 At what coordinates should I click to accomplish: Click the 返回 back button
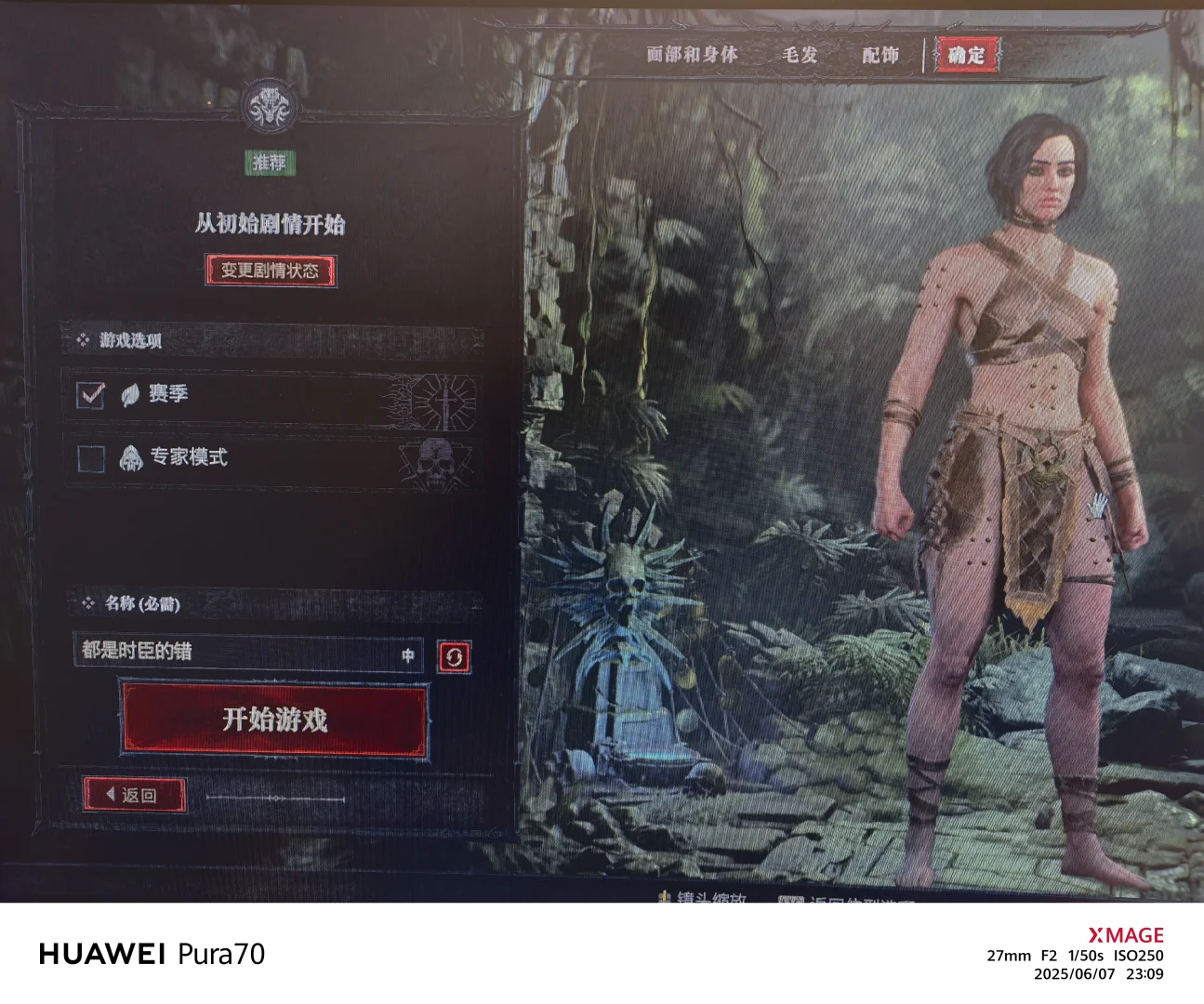coord(138,795)
